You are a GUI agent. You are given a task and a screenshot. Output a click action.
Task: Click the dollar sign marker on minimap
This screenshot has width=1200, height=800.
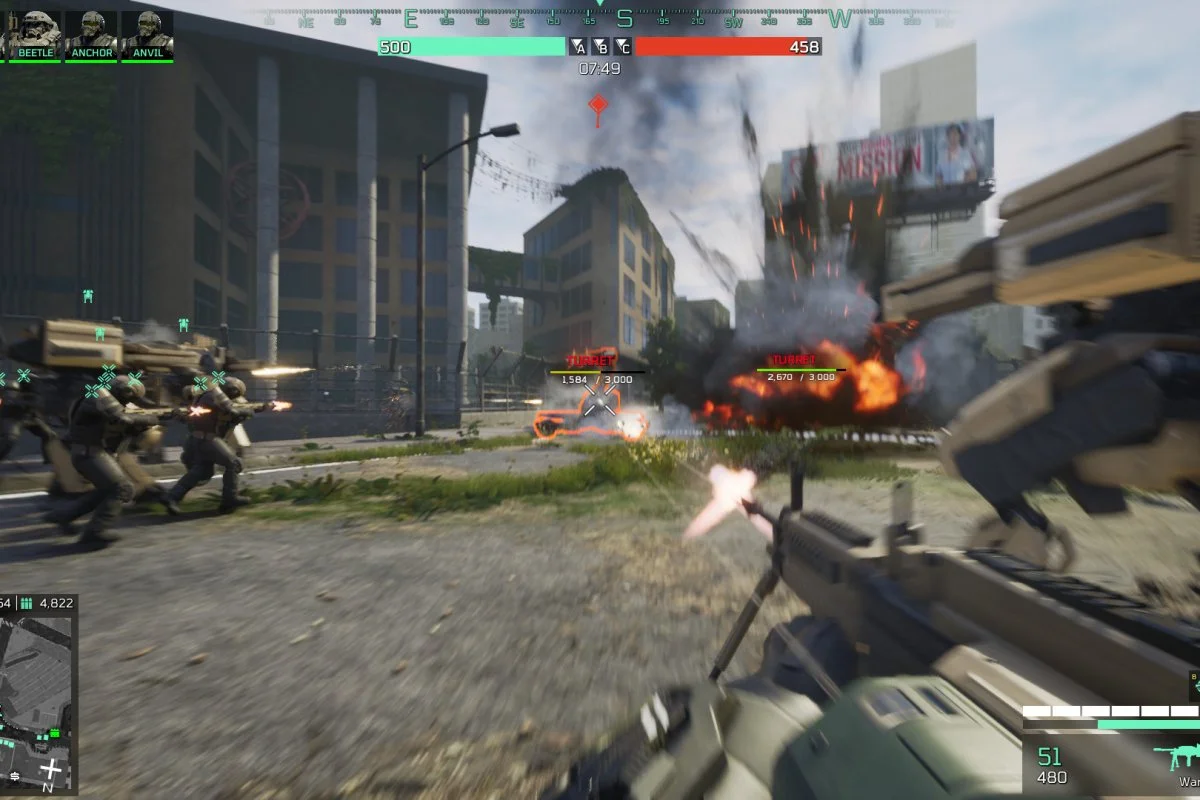14,775
